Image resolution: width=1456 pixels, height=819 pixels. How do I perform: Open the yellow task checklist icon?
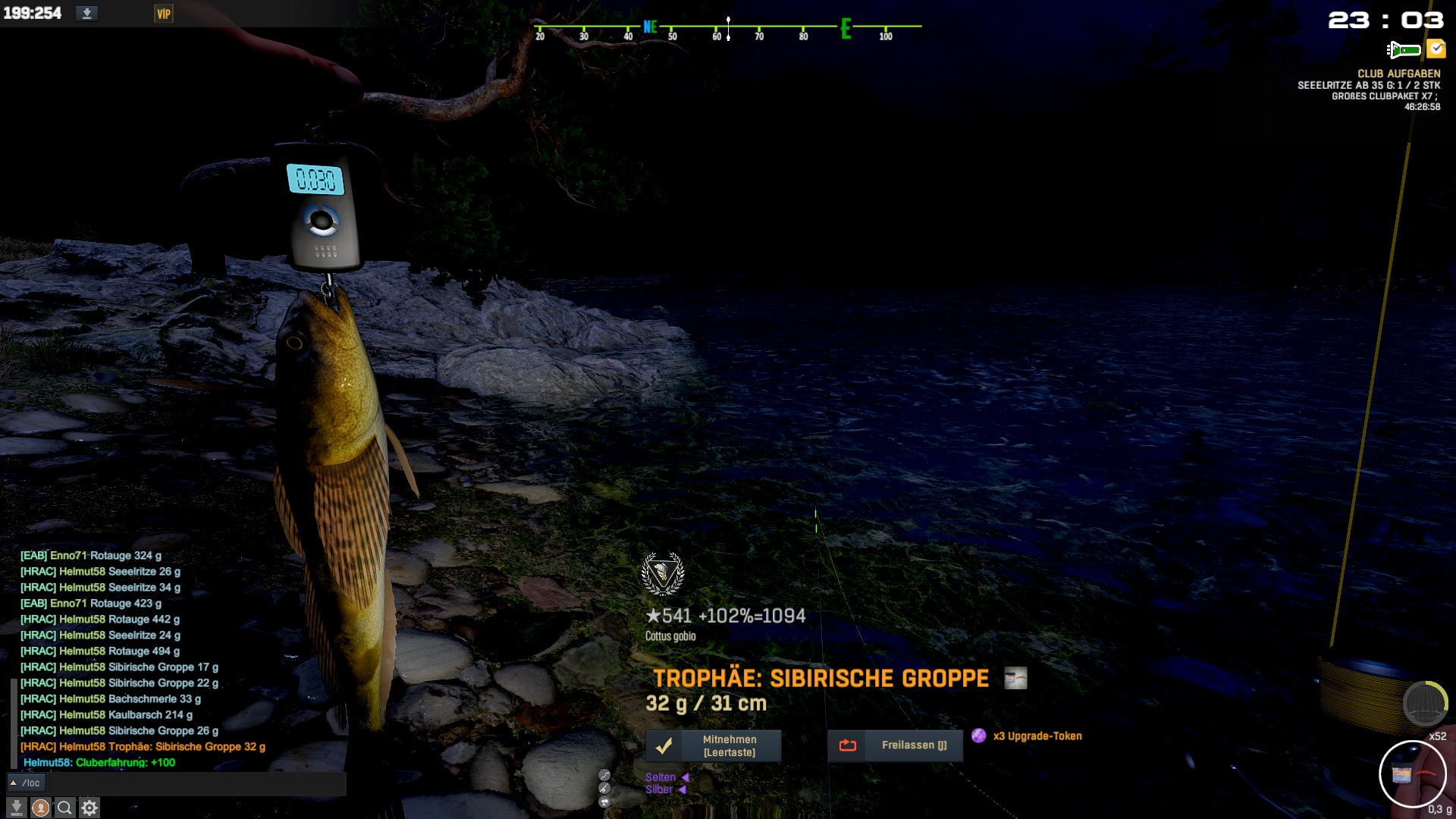[x=1436, y=49]
